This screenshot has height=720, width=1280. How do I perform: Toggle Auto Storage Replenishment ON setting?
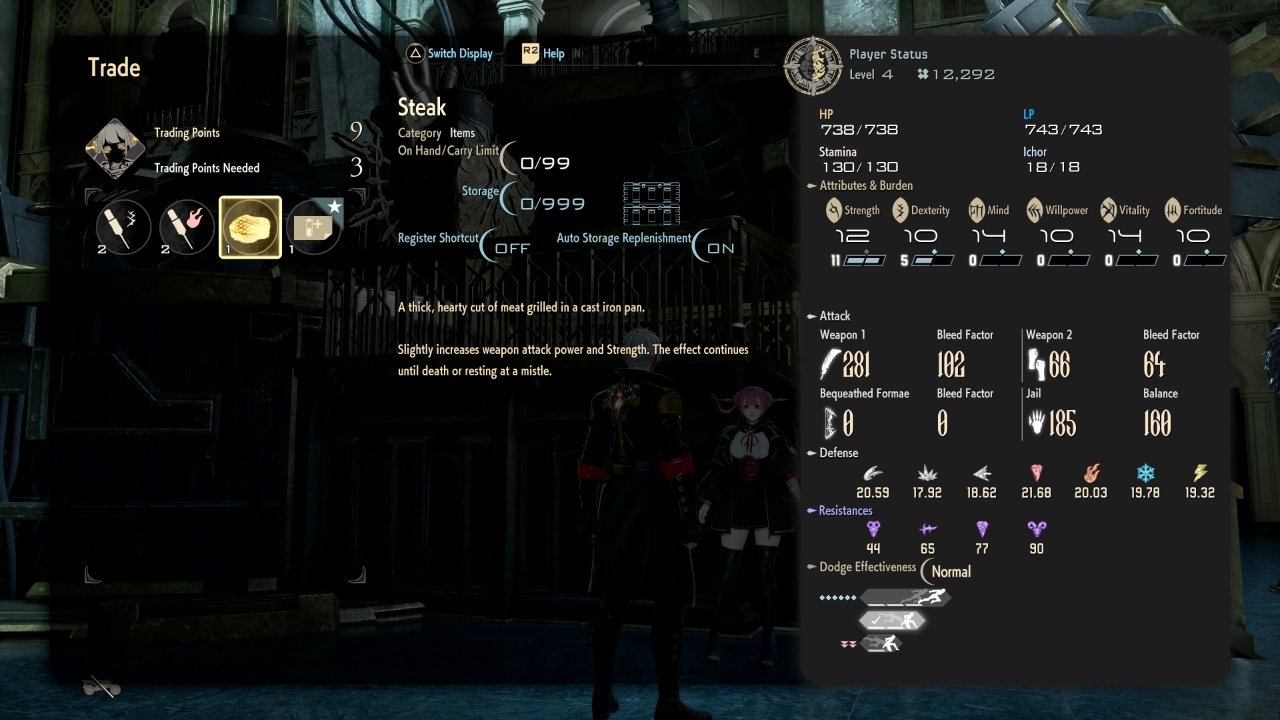(x=718, y=248)
